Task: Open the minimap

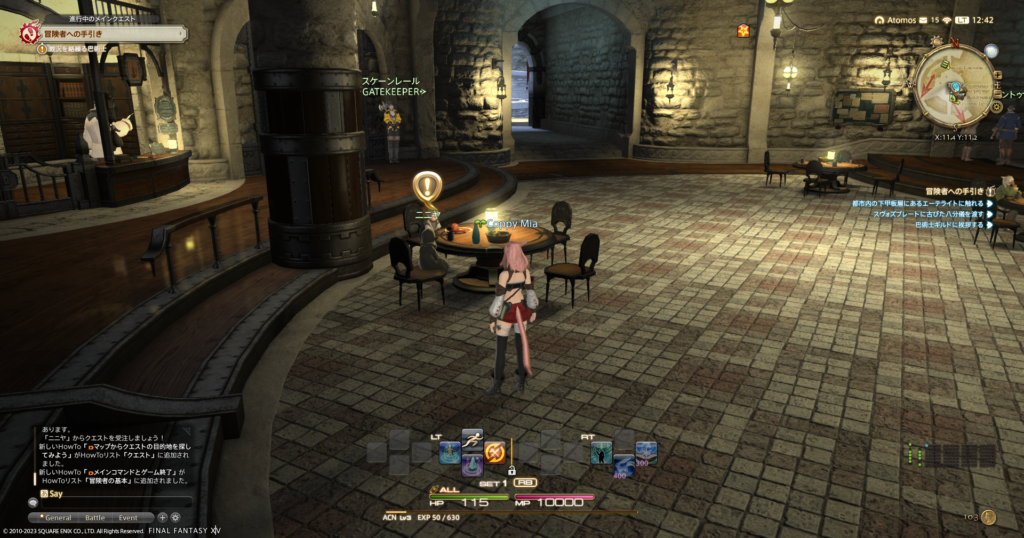Action: pos(954,85)
